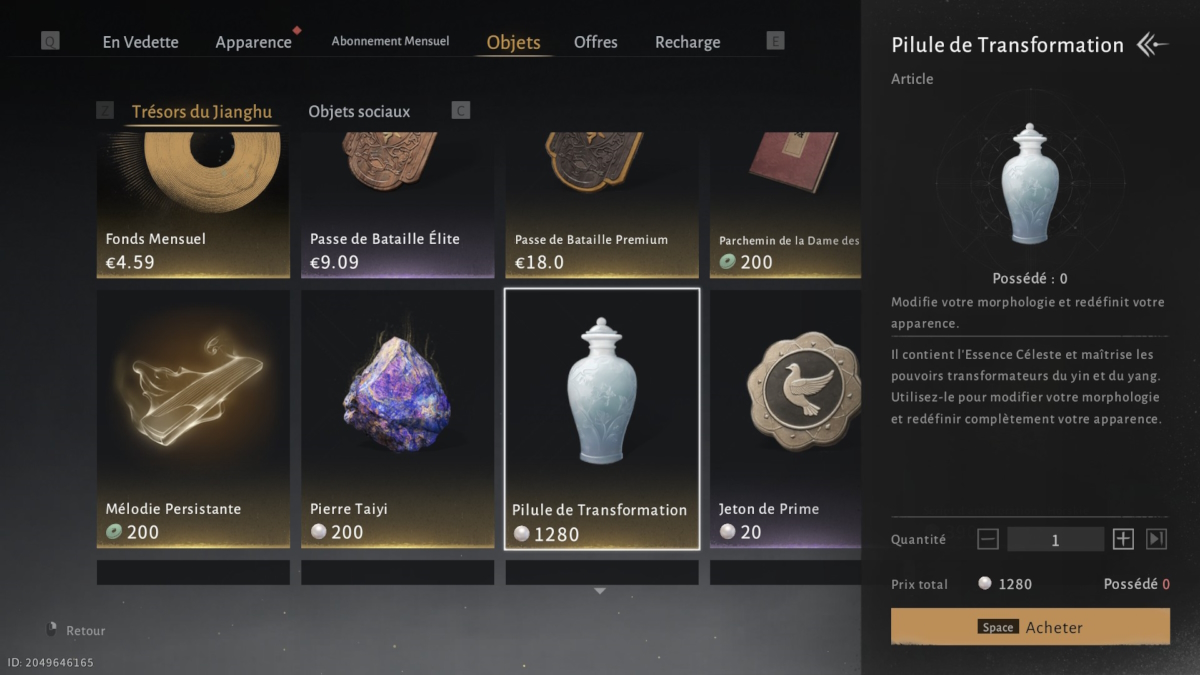The width and height of the screenshot is (1200, 675).
Task: Go to the Offres tab
Action: coord(596,42)
